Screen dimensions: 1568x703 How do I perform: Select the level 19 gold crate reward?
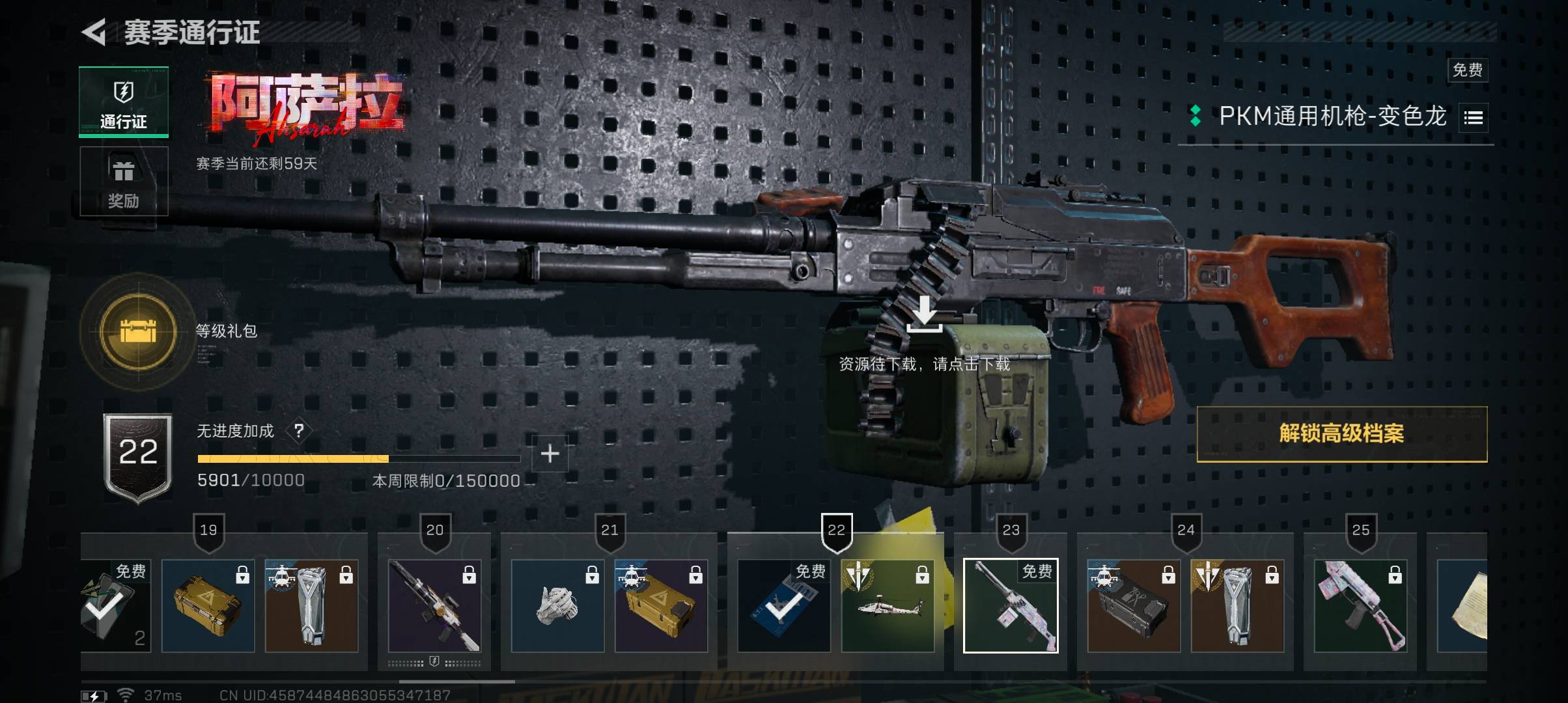(x=208, y=605)
